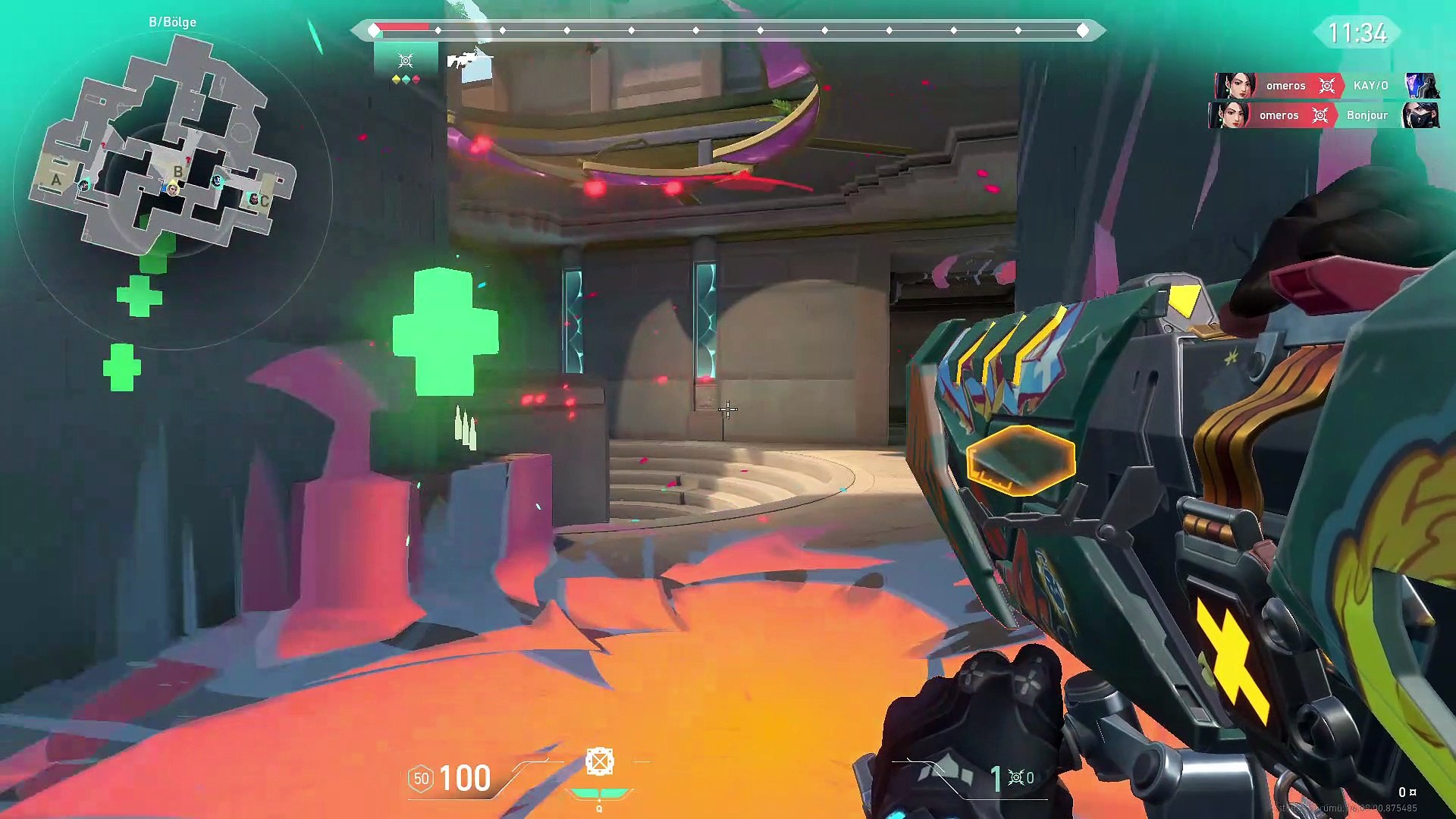Activate the square ability icon above Q
Screen dimensions: 1456x819
[x=599, y=761]
